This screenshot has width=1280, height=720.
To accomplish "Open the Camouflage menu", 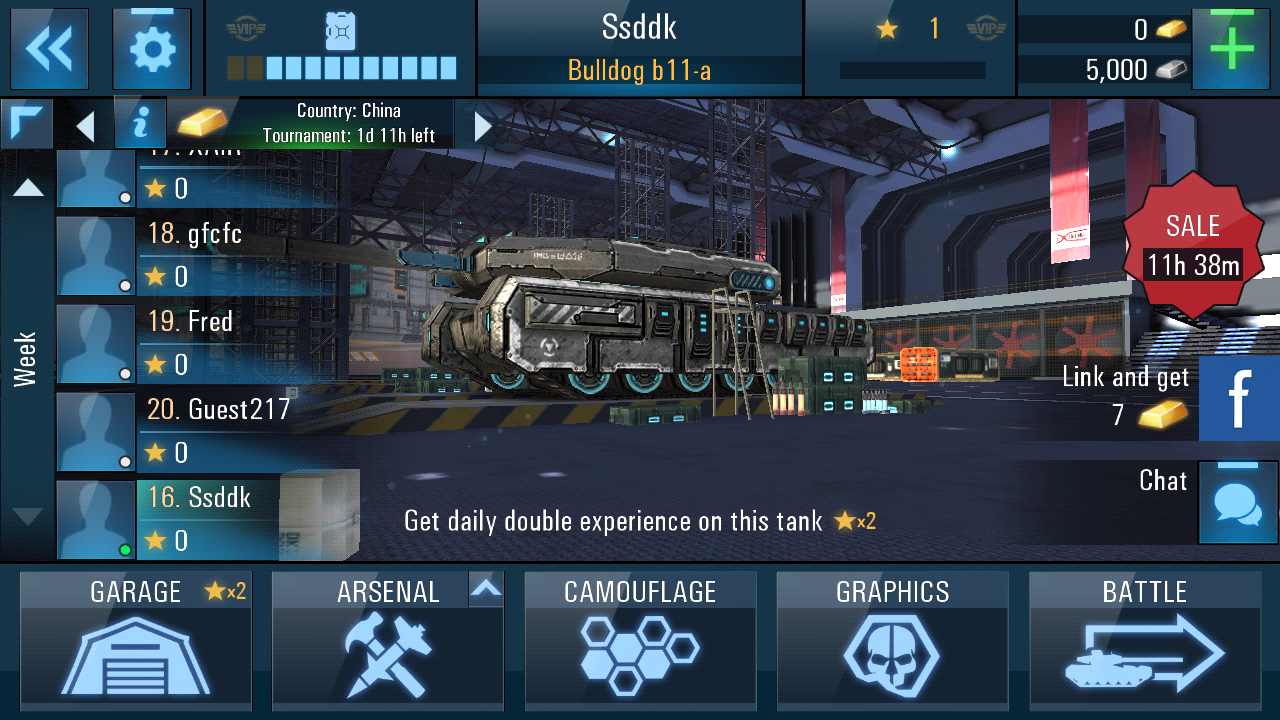I will [x=640, y=640].
